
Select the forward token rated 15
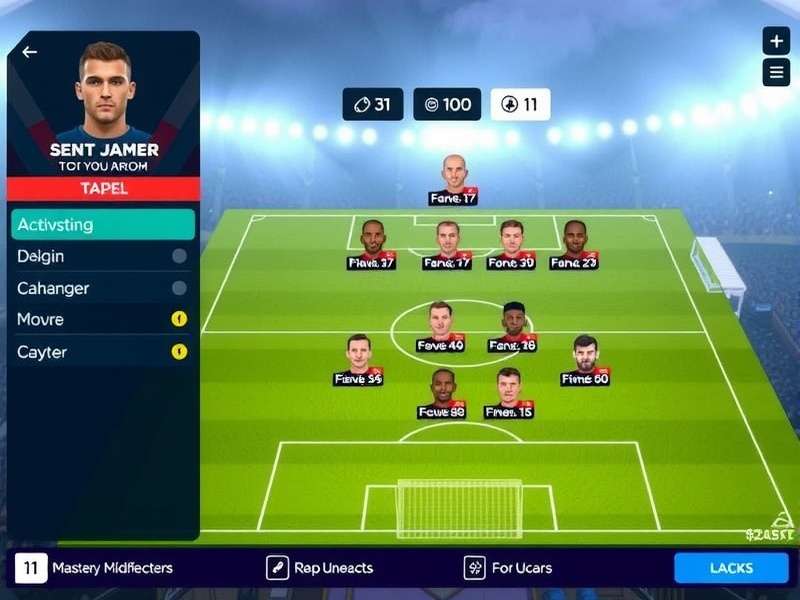pyautogui.click(x=509, y=393)
